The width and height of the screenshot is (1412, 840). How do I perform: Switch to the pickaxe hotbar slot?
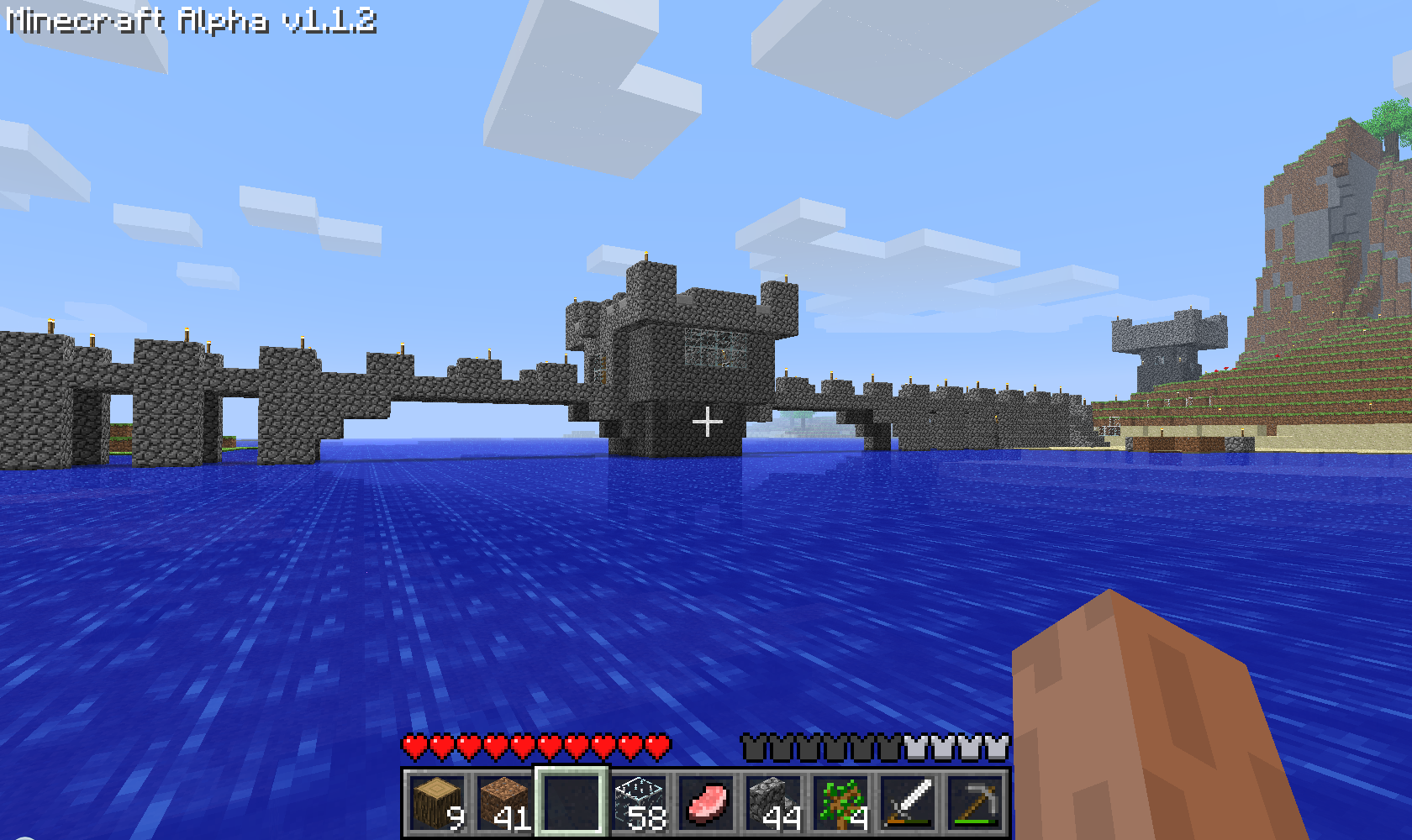pos(975,802)
